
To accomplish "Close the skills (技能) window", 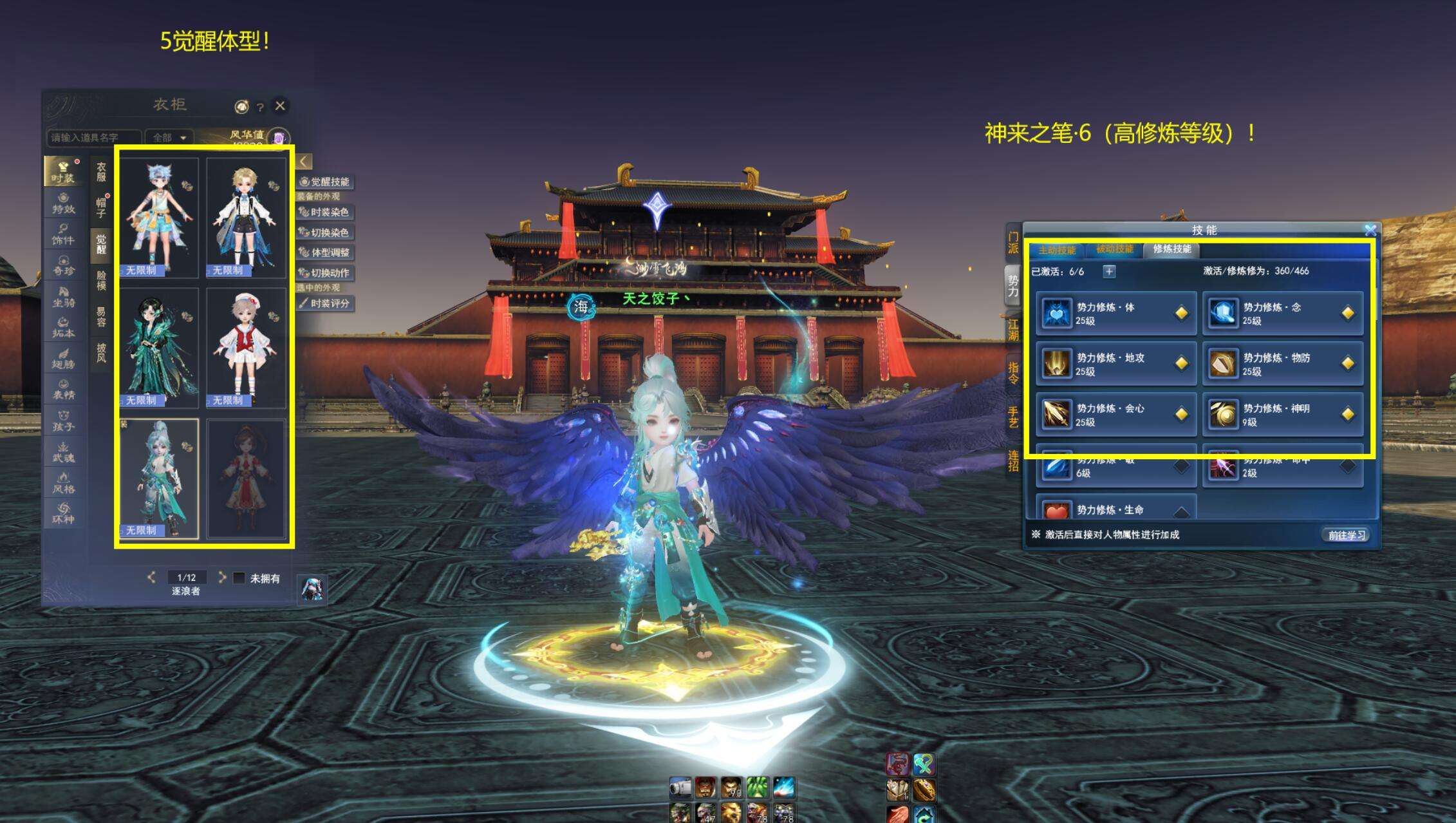I will [1370, 230].
